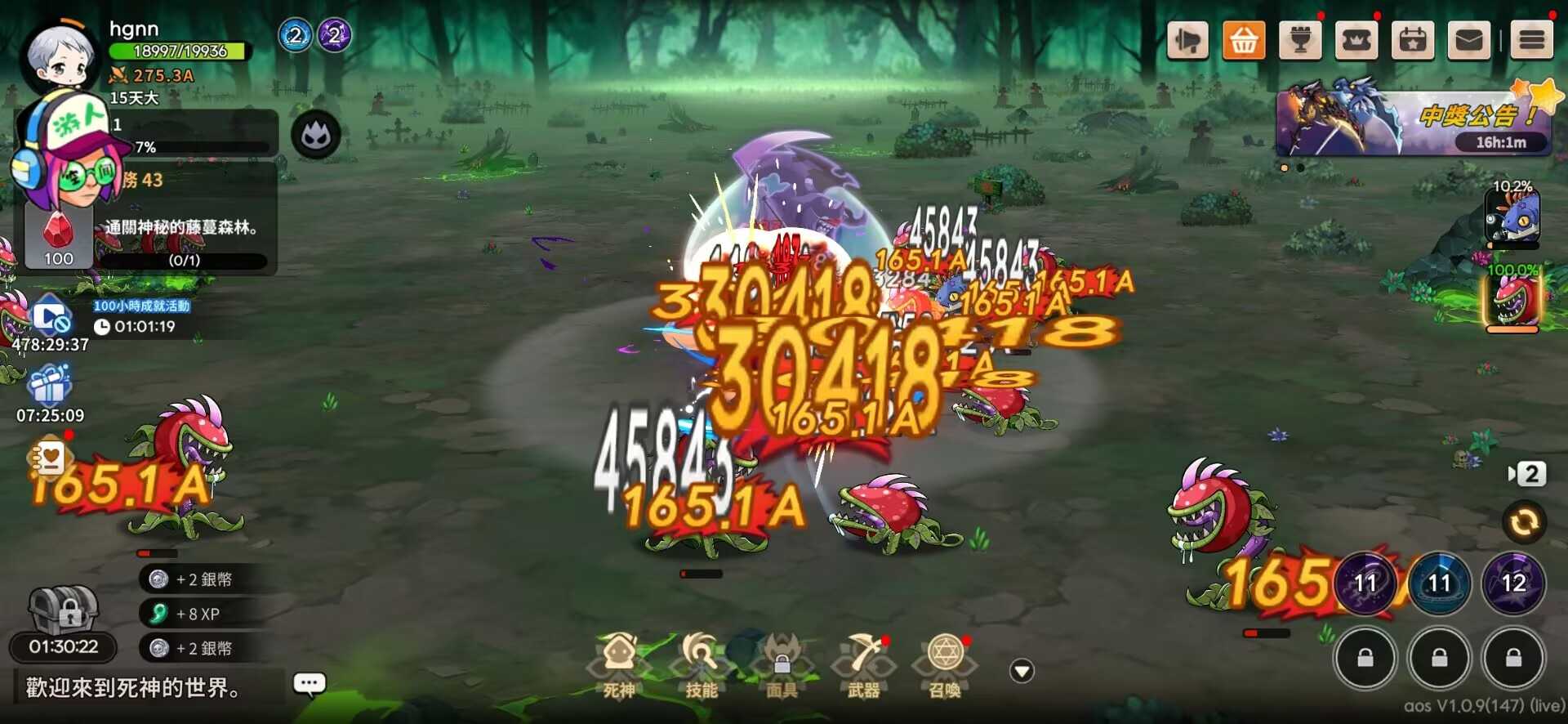Toggle the 2x battle speed control
1568x724 pixels.
pyautogui.click(x=1531, y=474)
